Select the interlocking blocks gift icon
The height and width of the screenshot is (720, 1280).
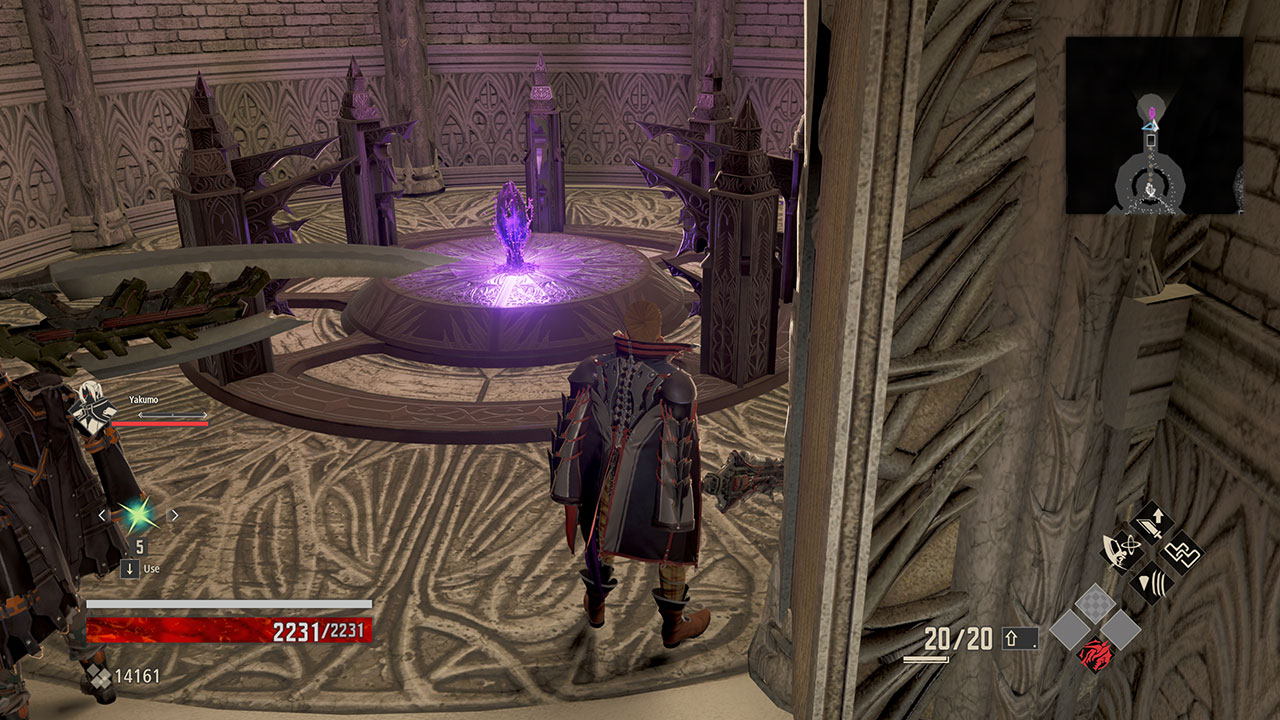point(1180,552)
